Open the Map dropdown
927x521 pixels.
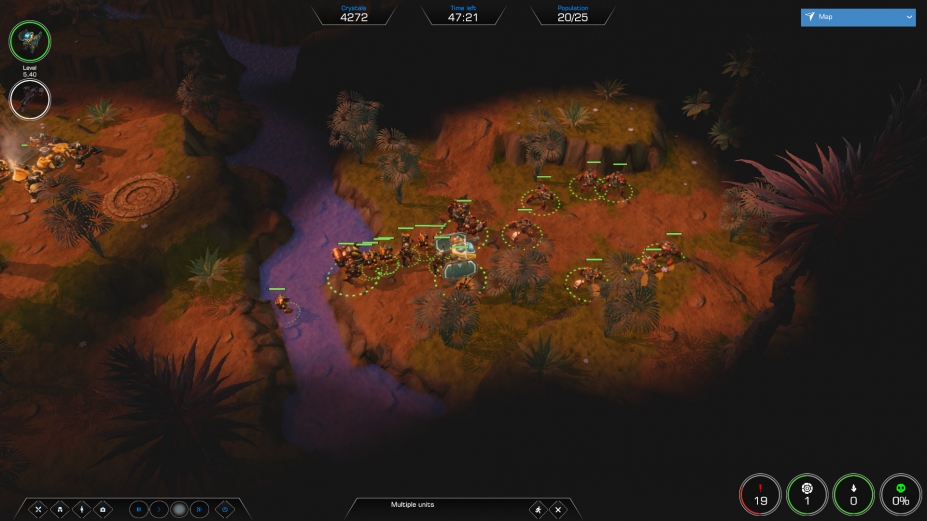858,17
